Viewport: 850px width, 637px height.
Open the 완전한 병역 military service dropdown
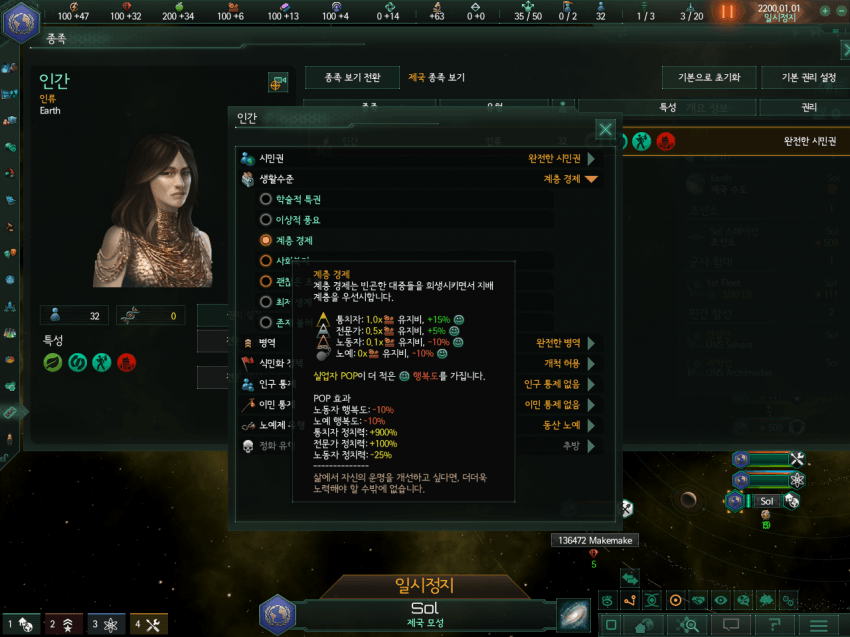click(x=561, y=343)
